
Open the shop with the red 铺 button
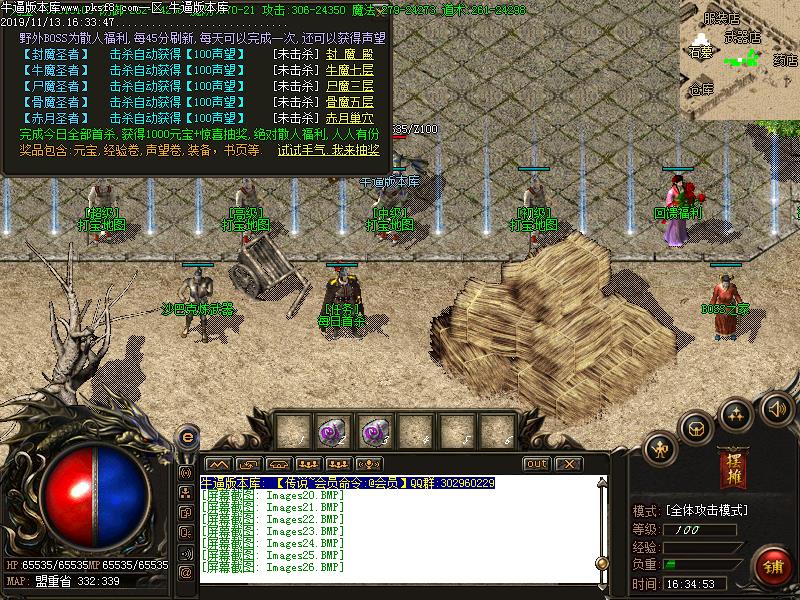773,564
